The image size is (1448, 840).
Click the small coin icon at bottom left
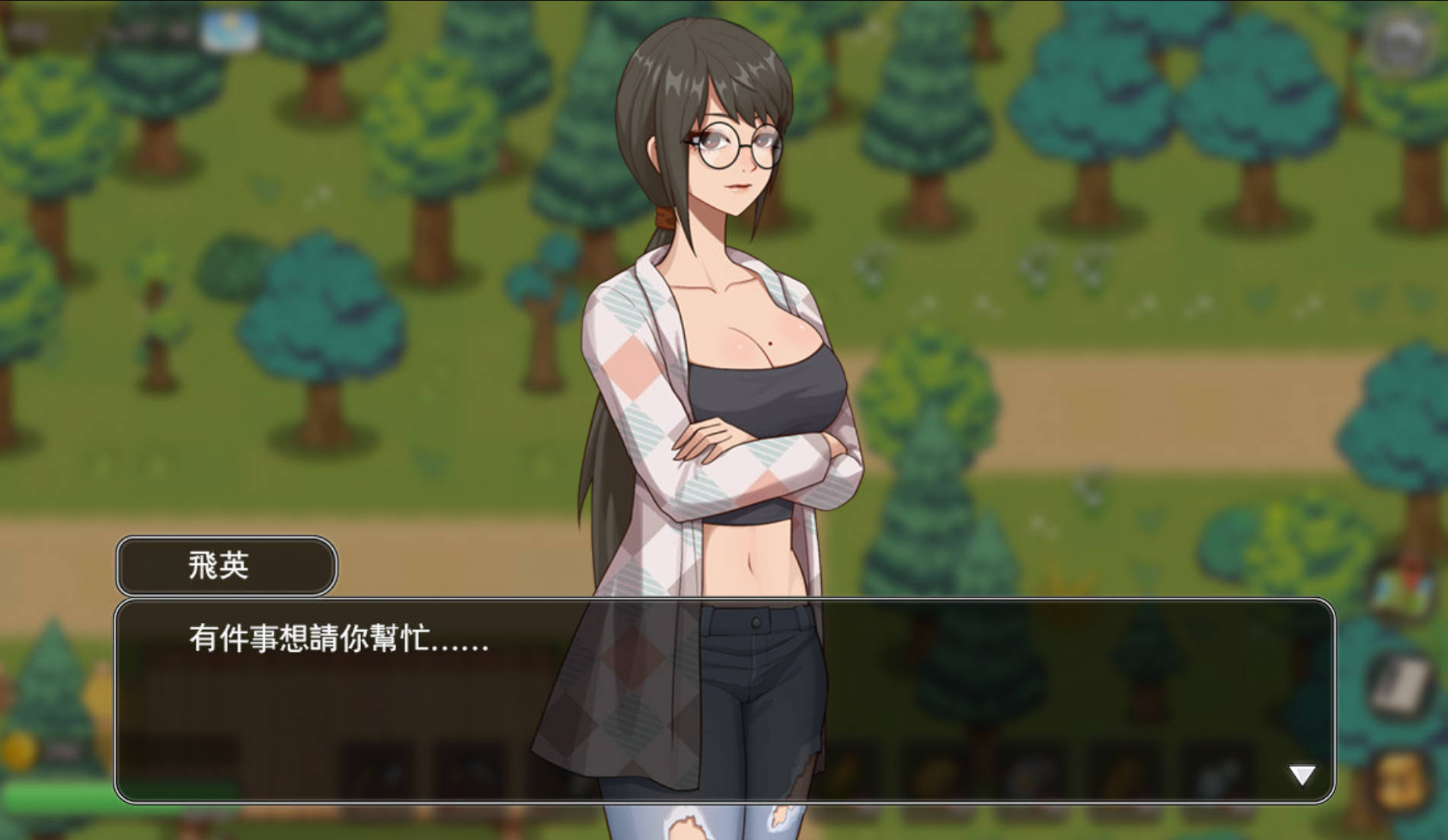click(x=15, y=752)
